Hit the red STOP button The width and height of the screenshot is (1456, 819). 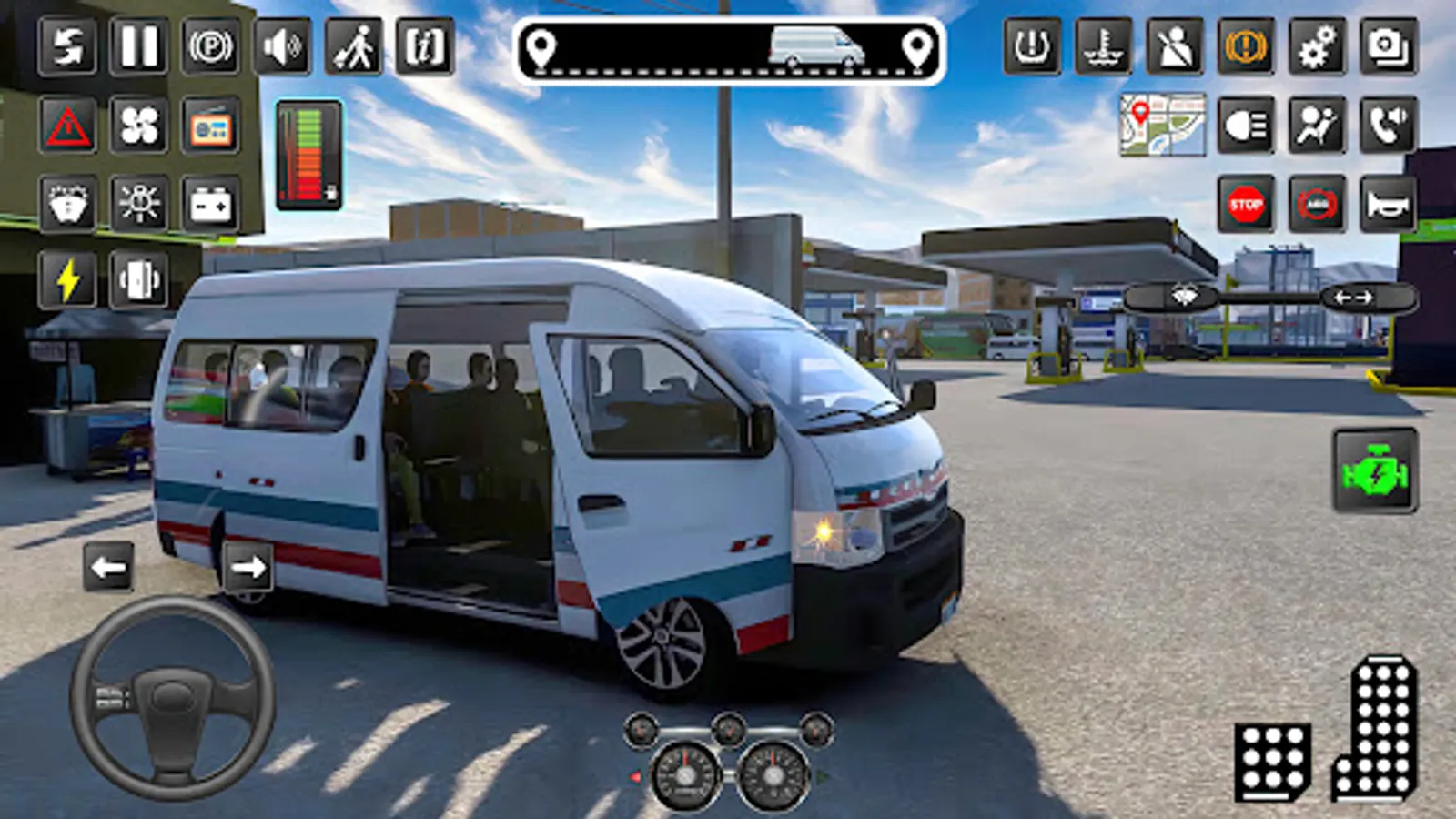coord(1245,205)
